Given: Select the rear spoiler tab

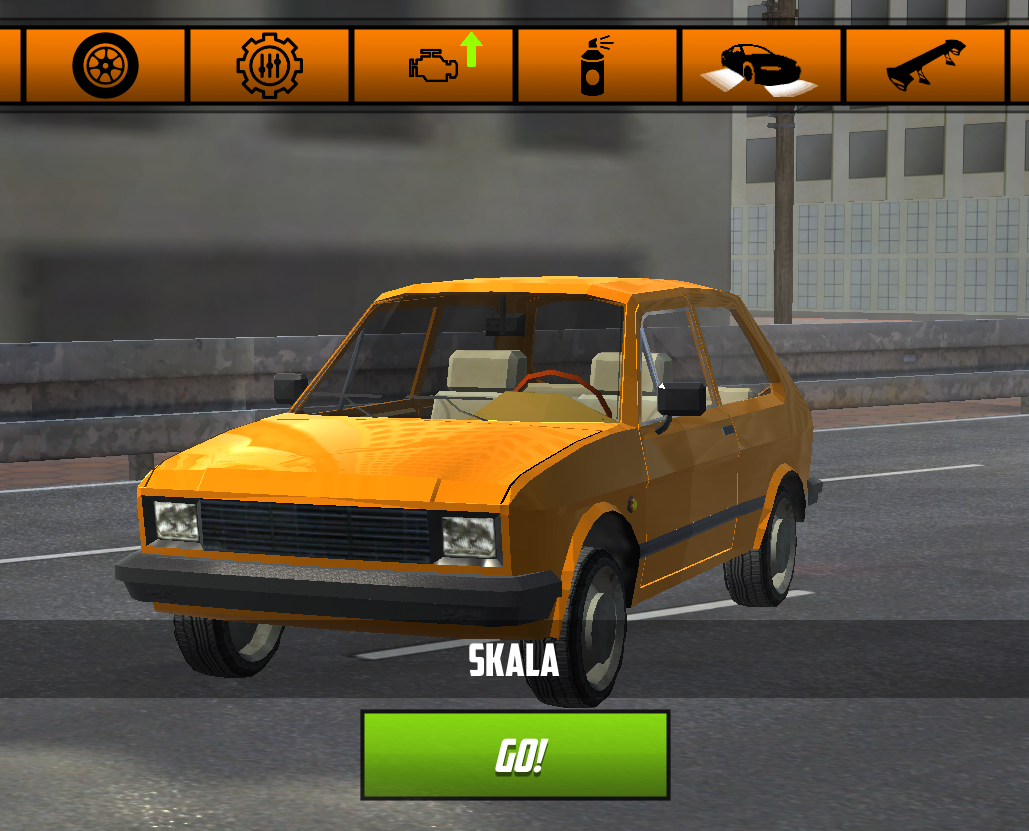Looking at the screenshot, I should [x=925, y=66].
